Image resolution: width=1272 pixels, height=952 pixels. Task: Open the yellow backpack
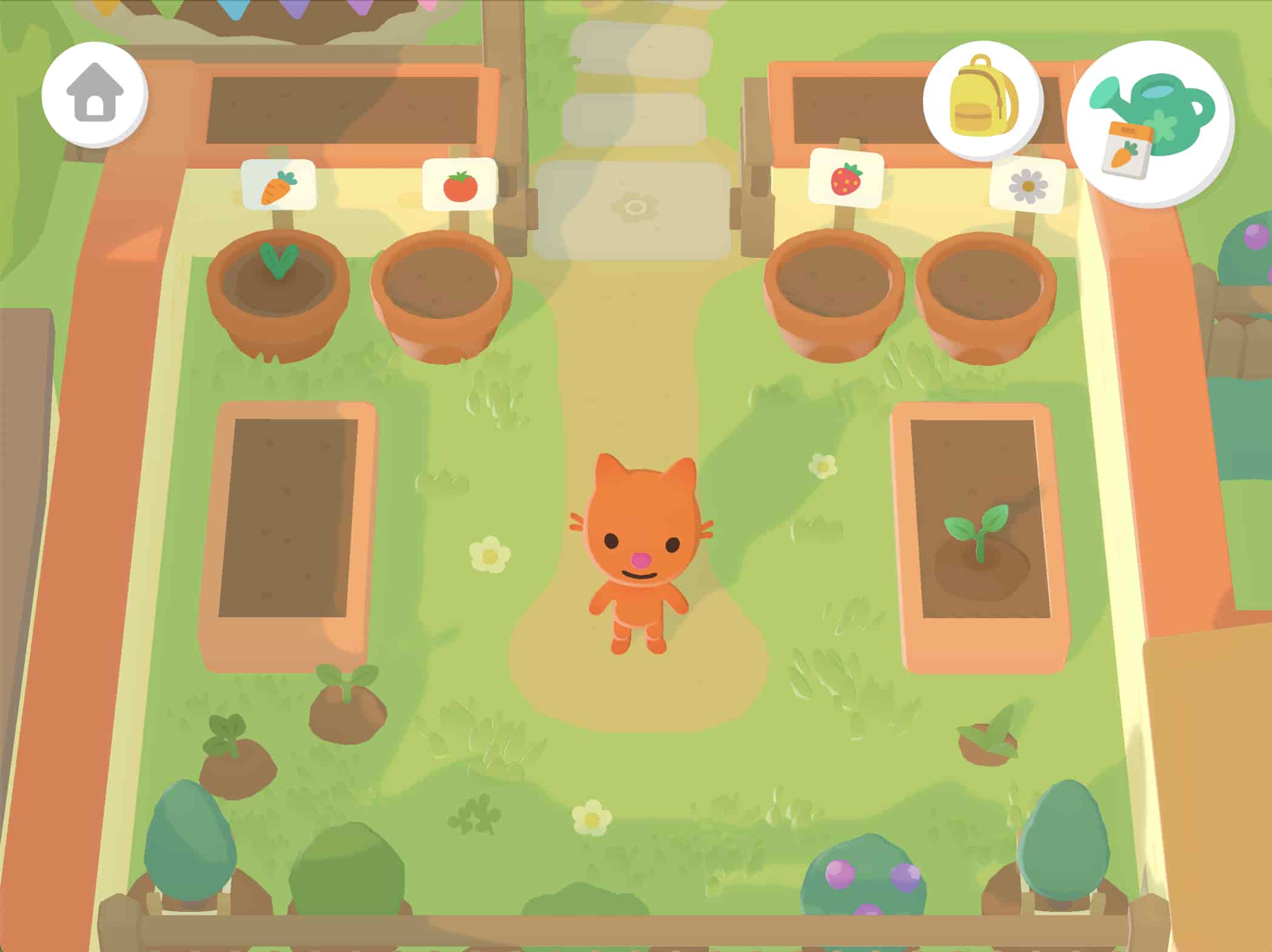point(982,100)
